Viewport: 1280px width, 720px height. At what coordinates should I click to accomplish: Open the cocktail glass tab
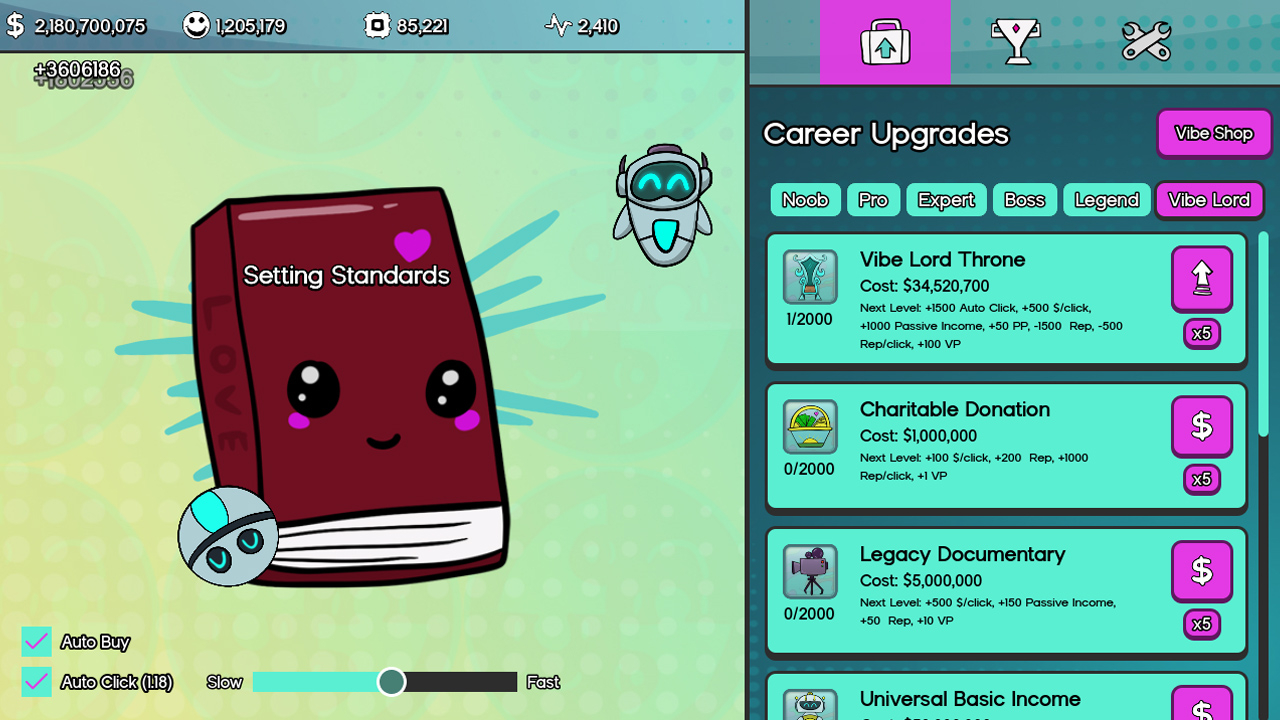[1016, 42]
